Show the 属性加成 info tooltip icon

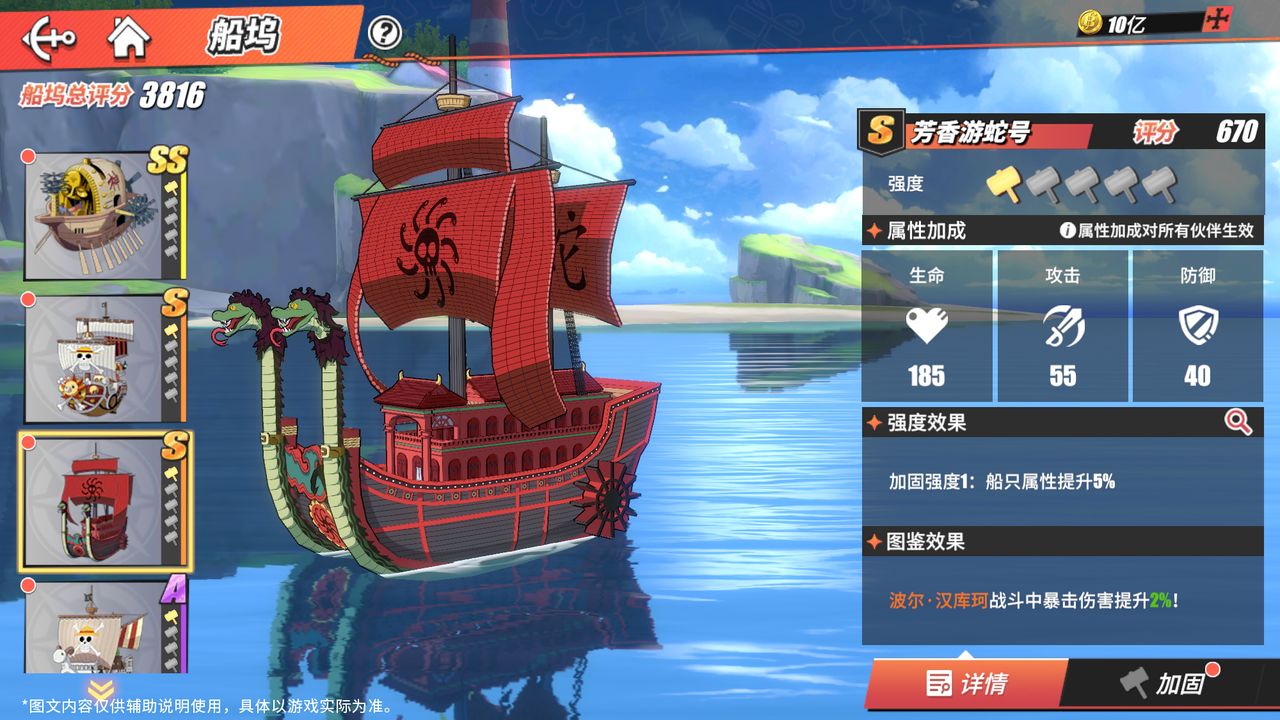(1068, 231)
